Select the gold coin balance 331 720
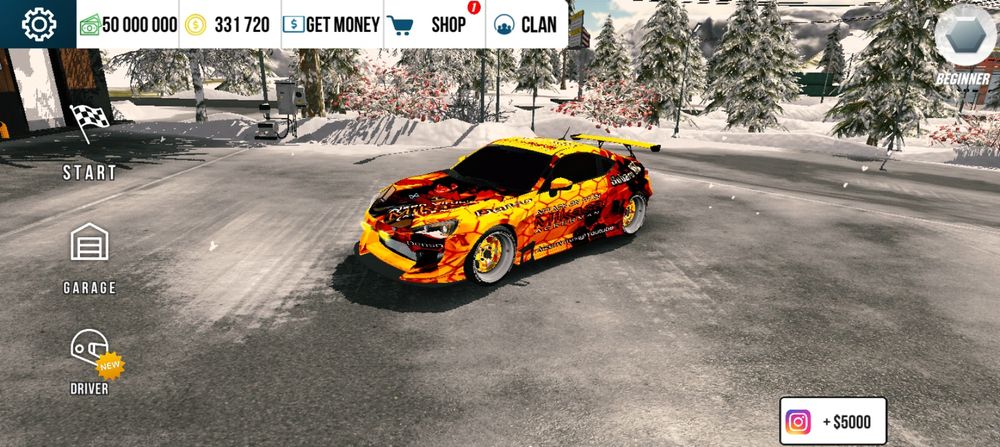This screenshot has height=447, width=1000. pos(229,24)
